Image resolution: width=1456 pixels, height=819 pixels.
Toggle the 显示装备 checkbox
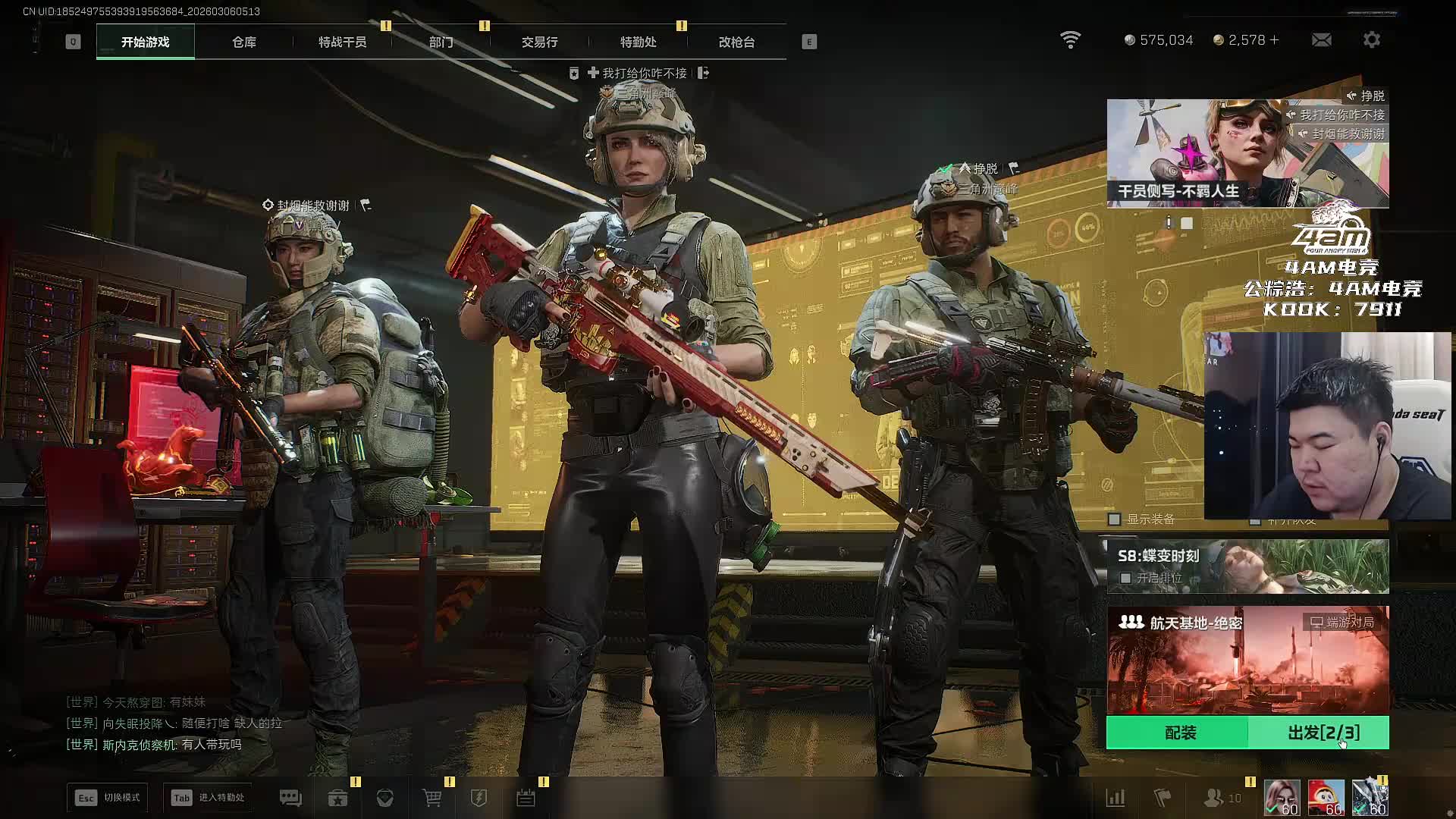click(1114, 519)
